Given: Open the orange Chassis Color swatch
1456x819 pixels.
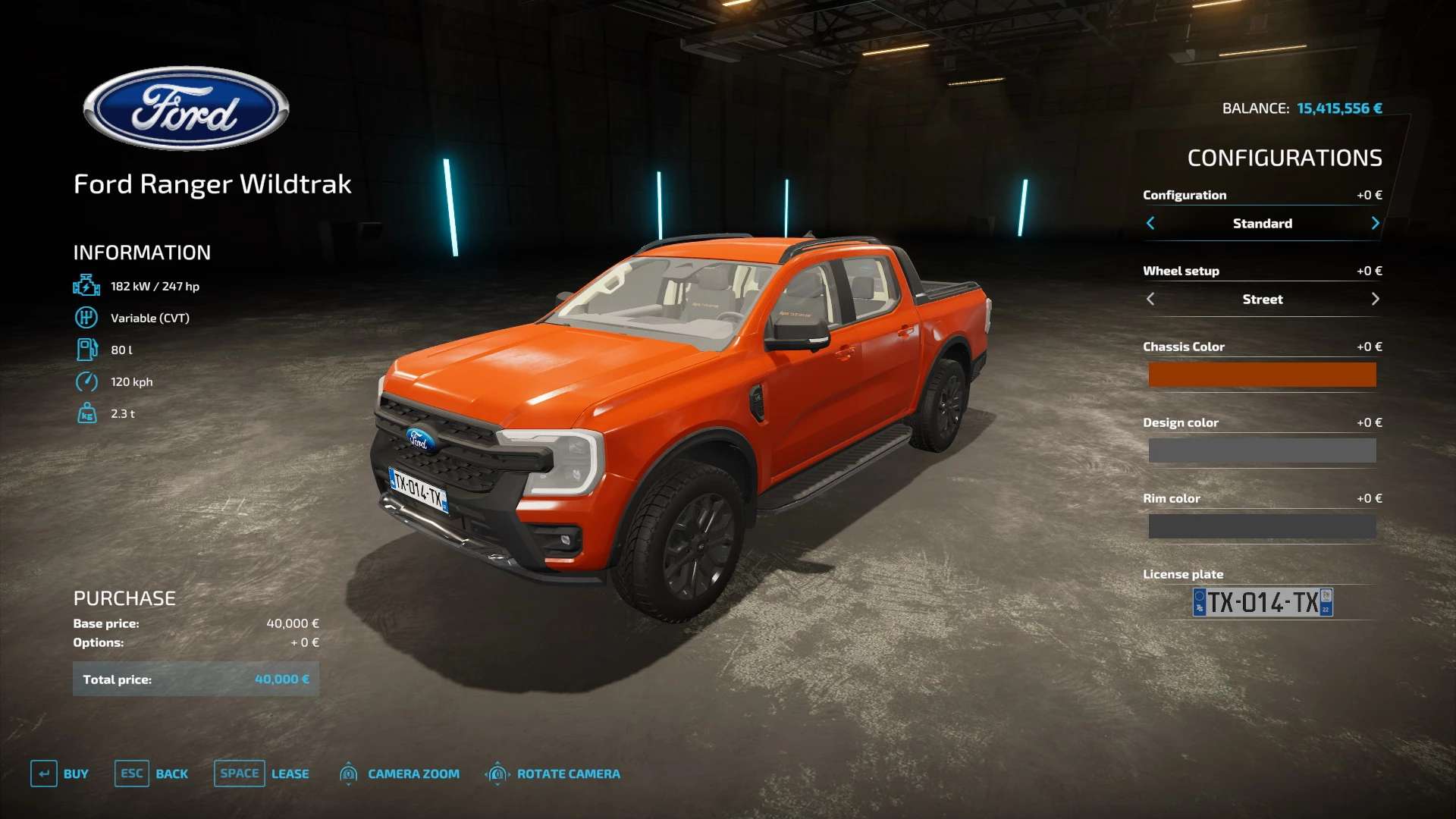Looking at the screenshot, I should click(x=1262, y=375).
